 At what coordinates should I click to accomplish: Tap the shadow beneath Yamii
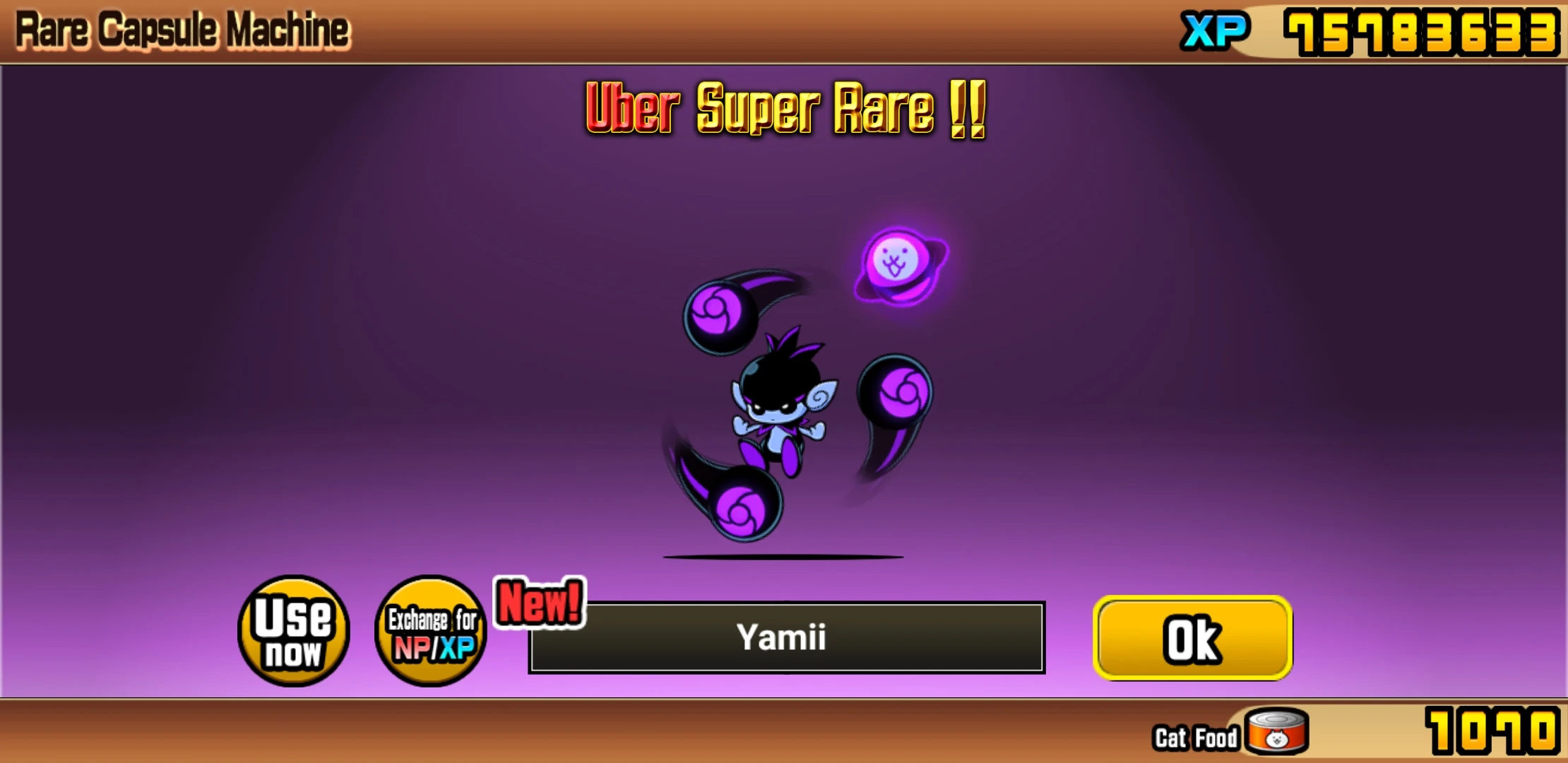[784, 557]
